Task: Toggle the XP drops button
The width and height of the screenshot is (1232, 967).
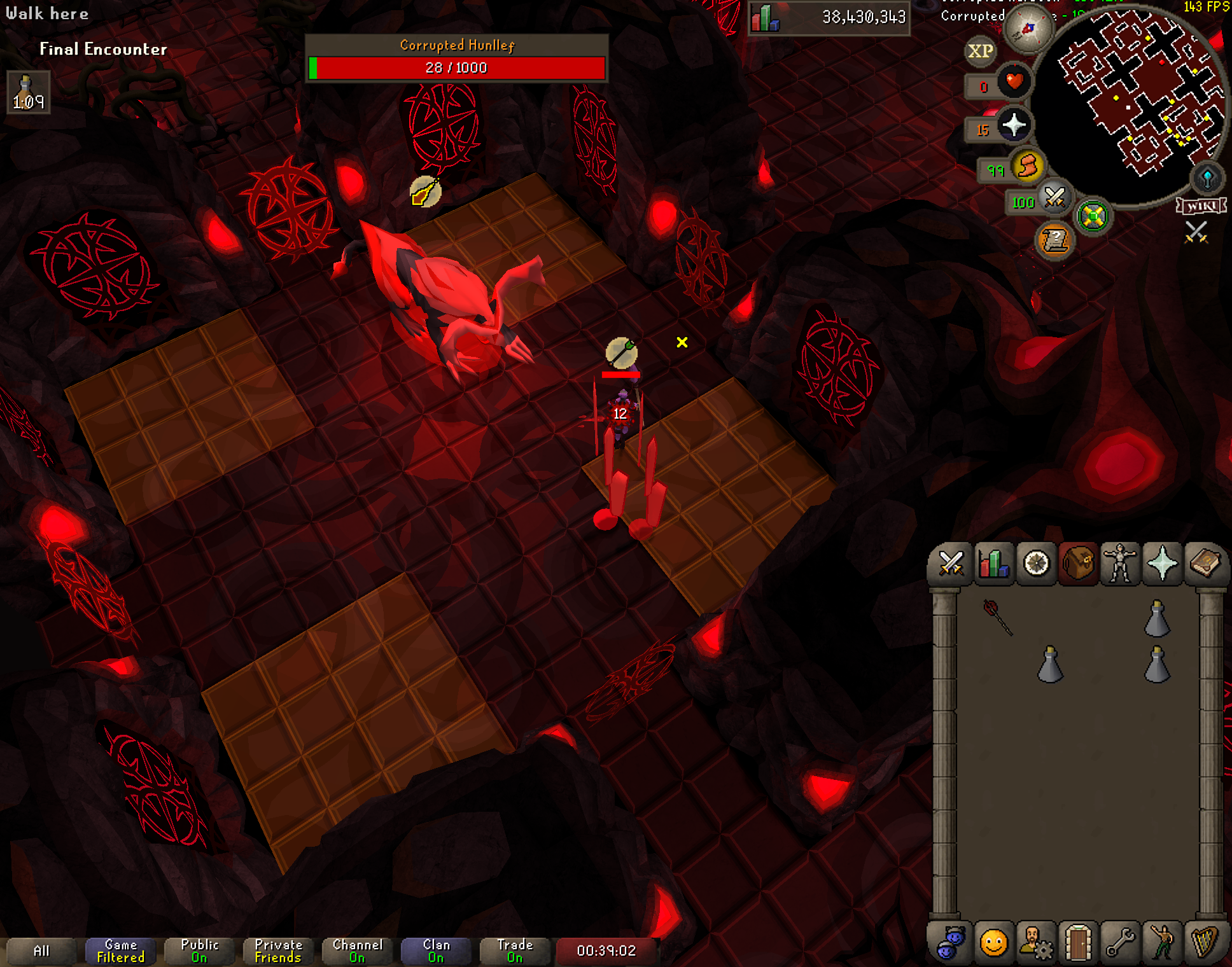Action: click(x=981, y=51)
